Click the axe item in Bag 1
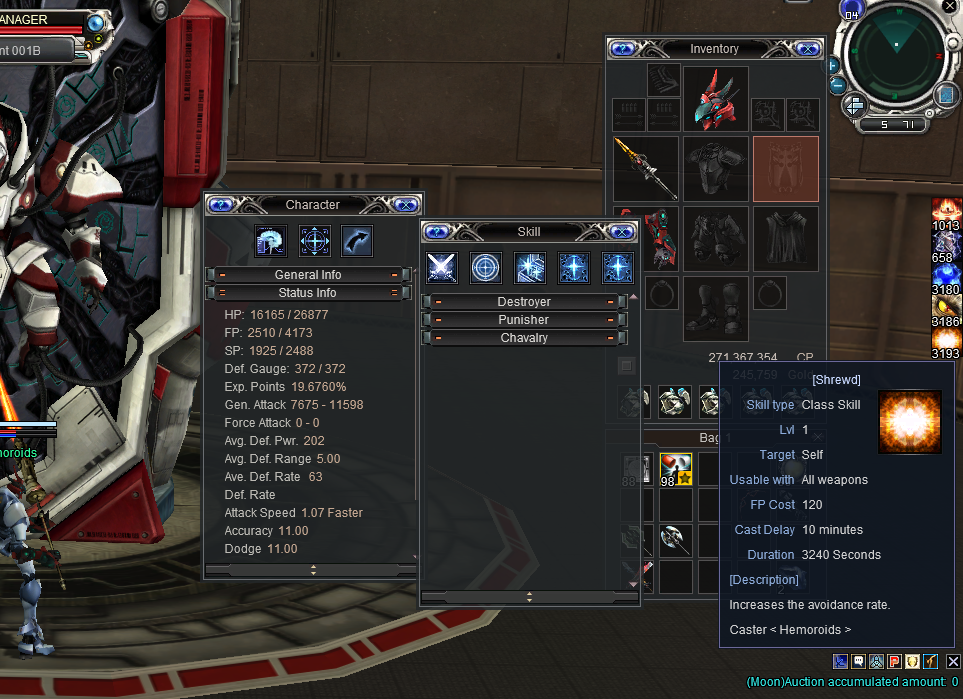 [x=675, y=541]
